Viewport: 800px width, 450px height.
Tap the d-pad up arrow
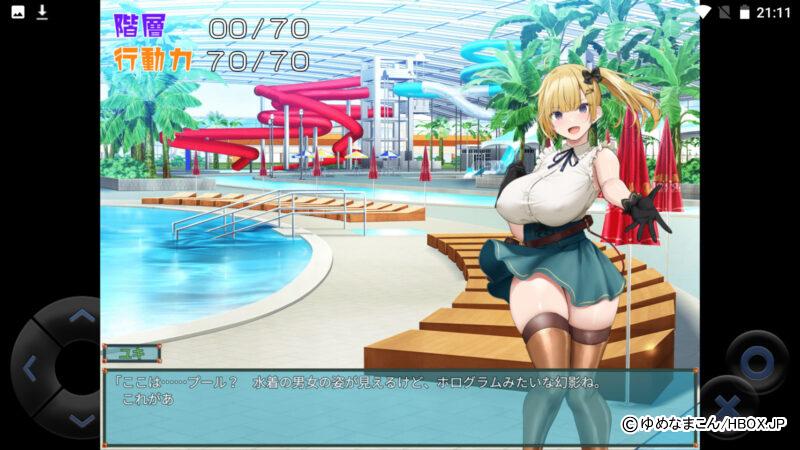81,317
